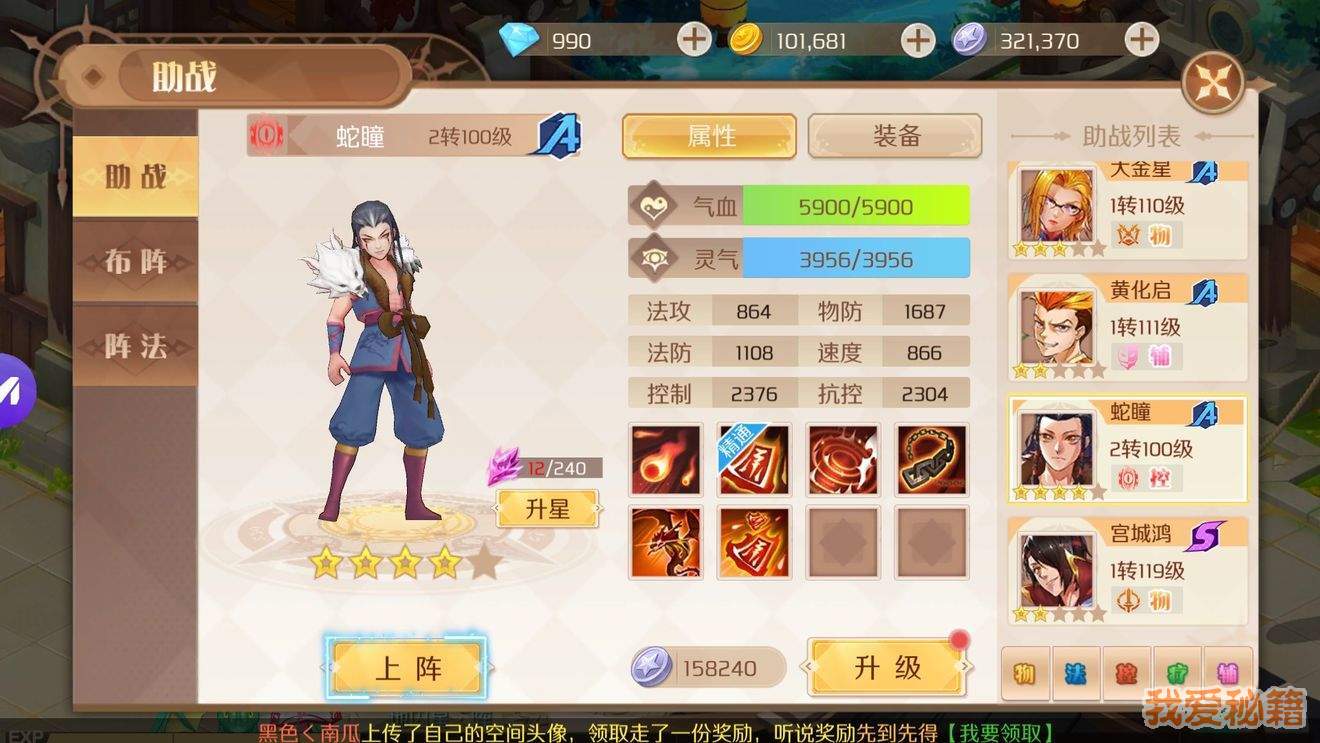Add diamonds with the plus button
The image size is (1320, 743).
point(694,40)
